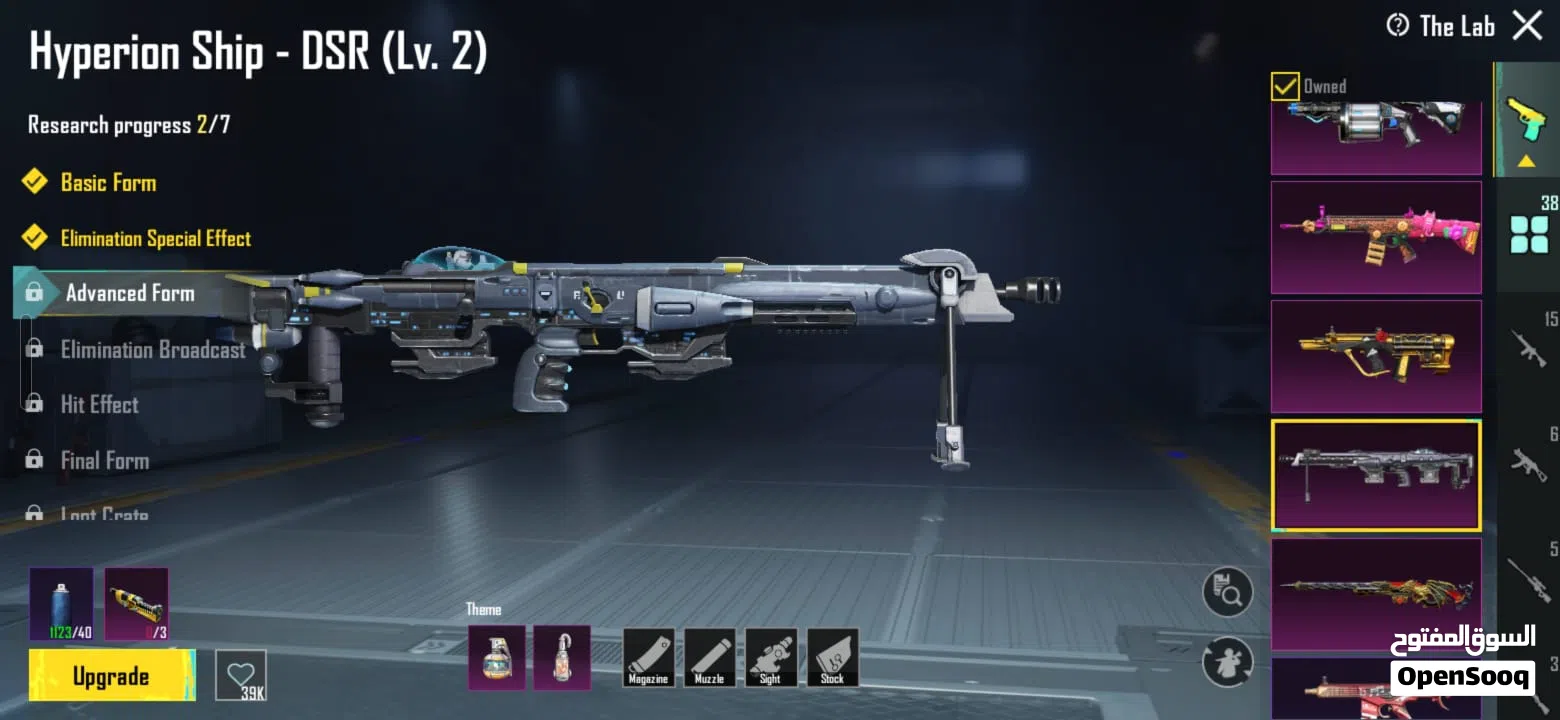1560x720 pixels.
Task: Select the Hit Effect stage
Action: click(x=99, y=405)
